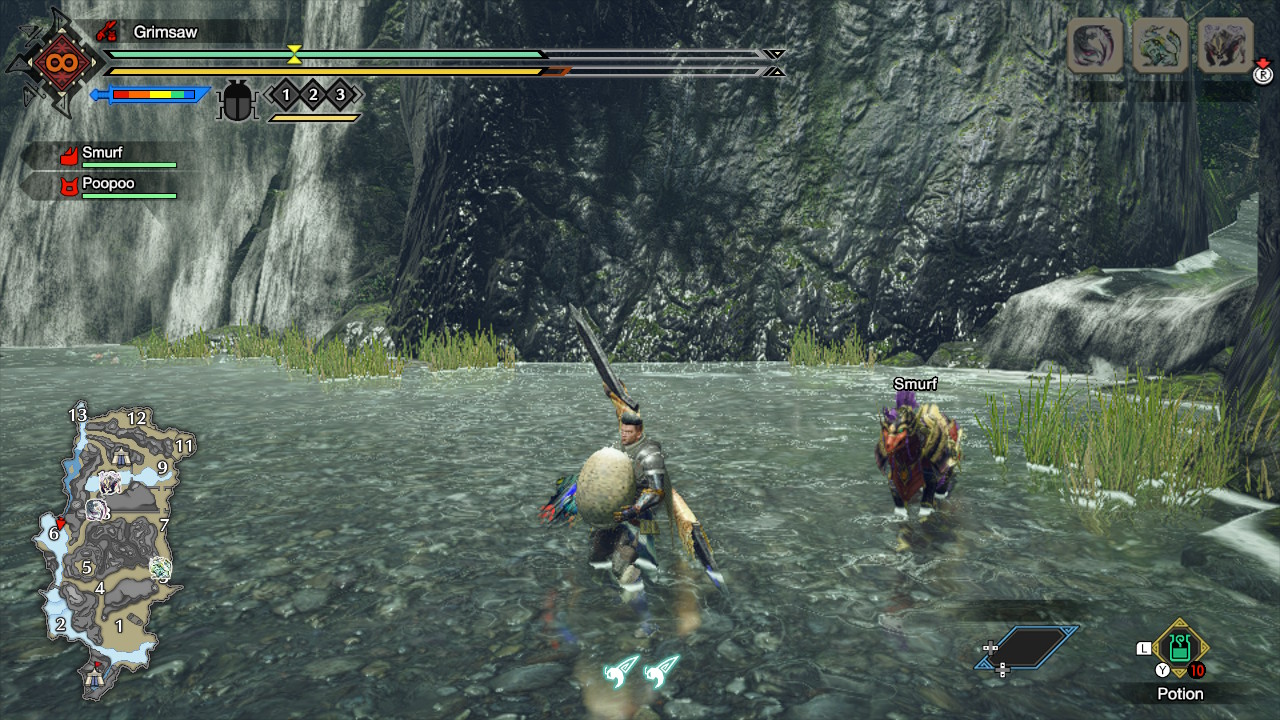This screenshot has height=720, width=1280.
Task: Click the Grimsaw player name plate
Action: (x=165, y=32)
